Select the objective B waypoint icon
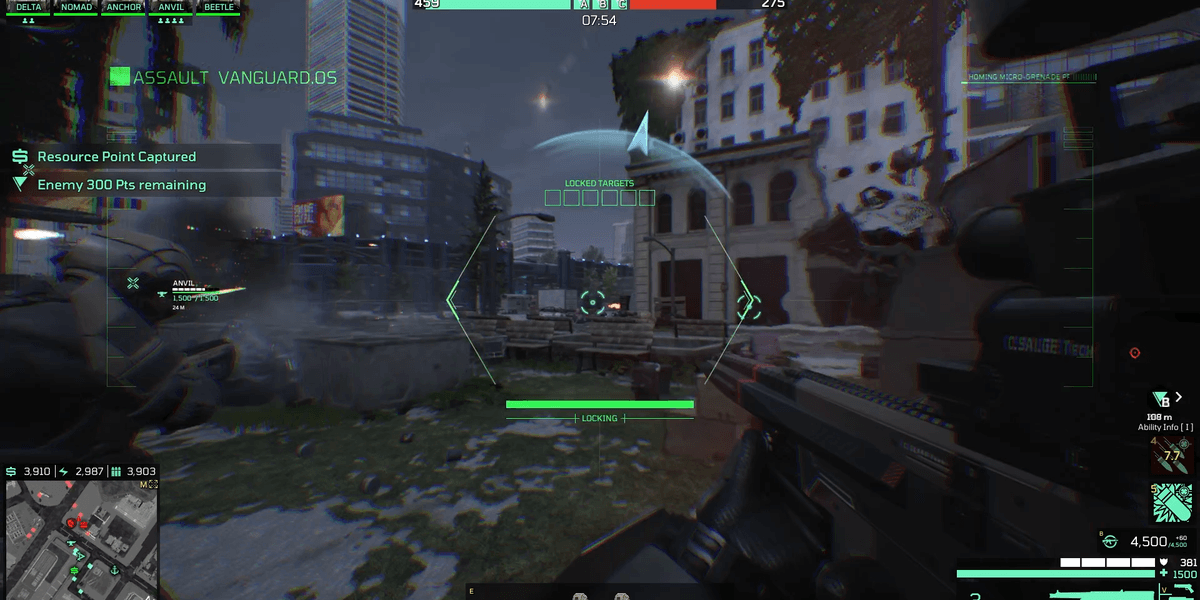1200x600 pixels. [1160, 399]
